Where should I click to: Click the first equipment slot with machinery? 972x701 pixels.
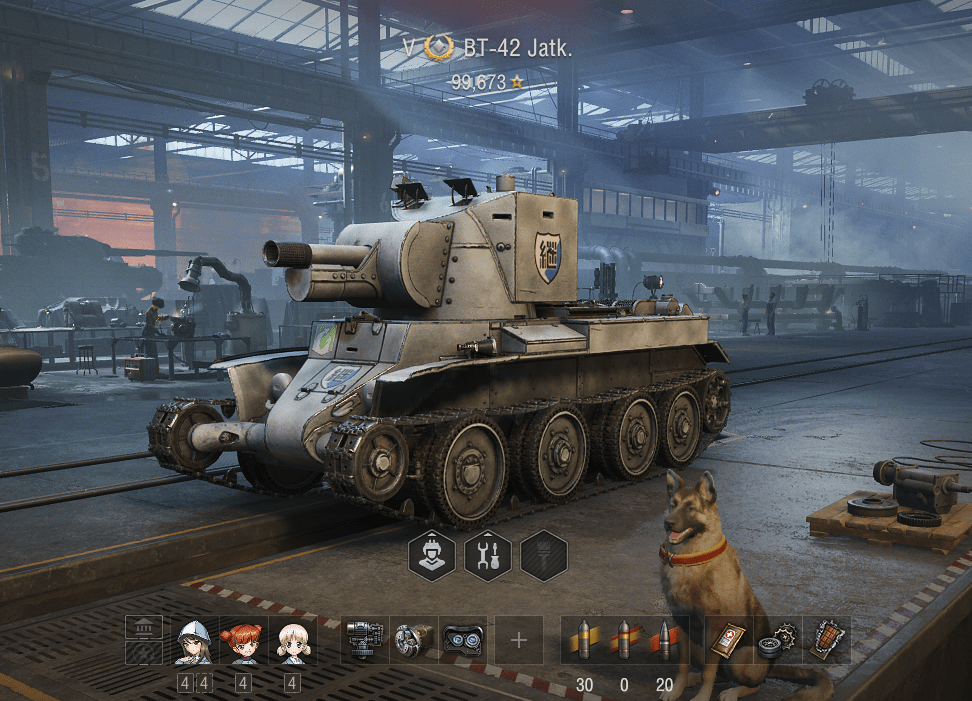tap(365, 640)
